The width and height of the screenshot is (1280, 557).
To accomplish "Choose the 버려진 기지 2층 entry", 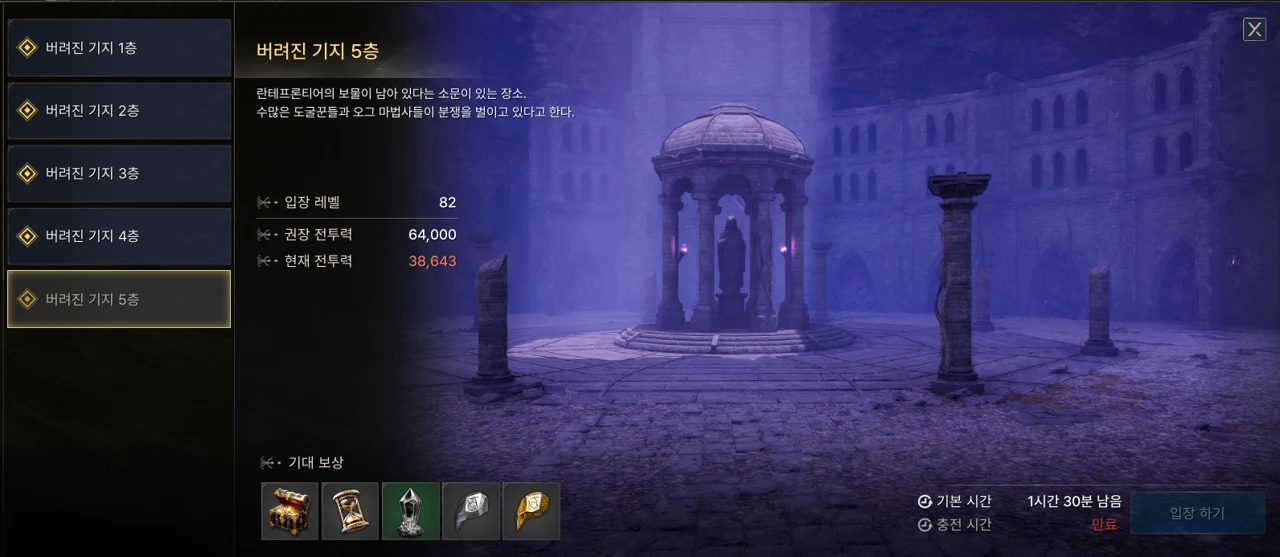I will click(119, 111).
